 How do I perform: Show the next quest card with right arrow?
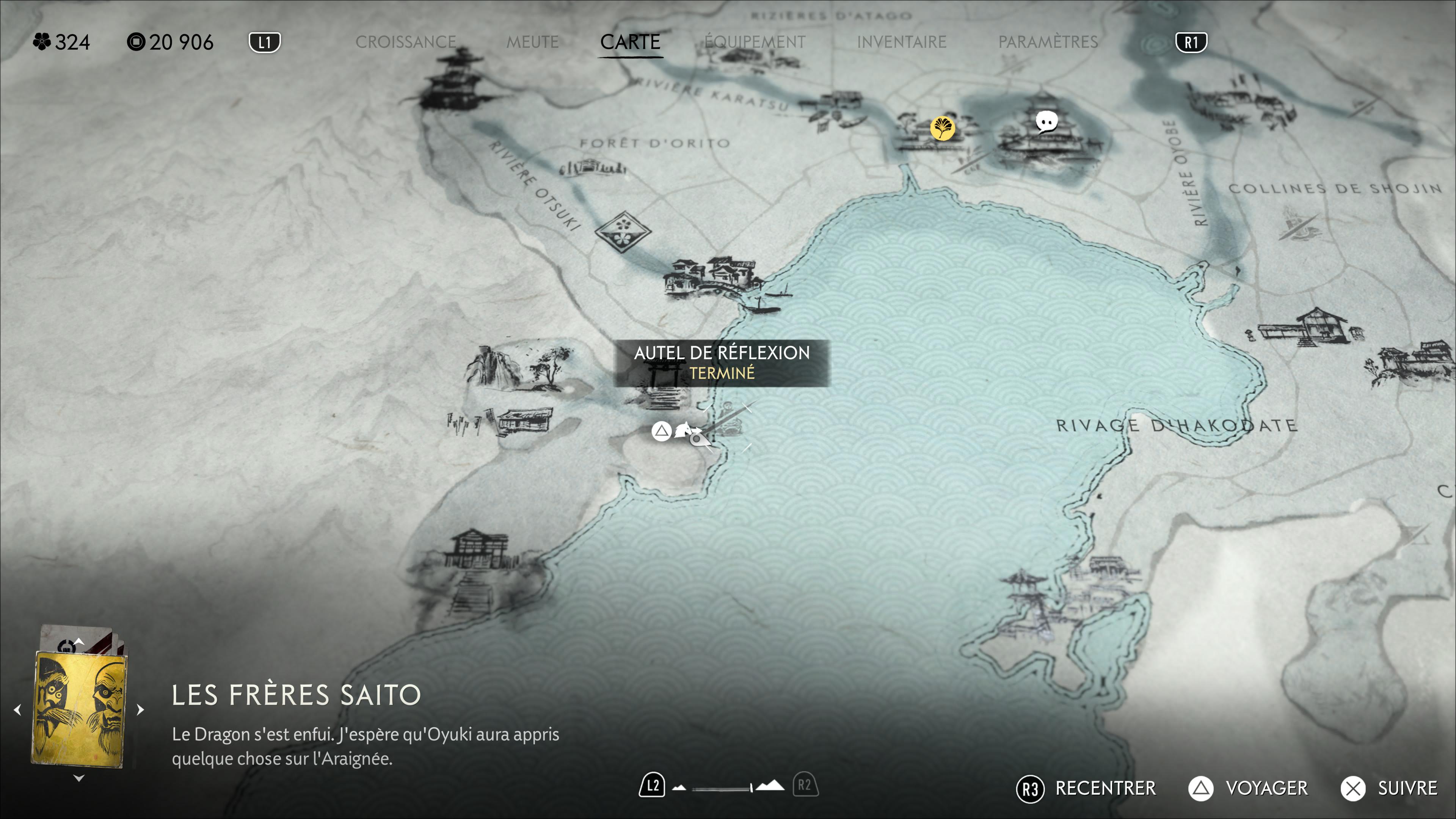140,709
